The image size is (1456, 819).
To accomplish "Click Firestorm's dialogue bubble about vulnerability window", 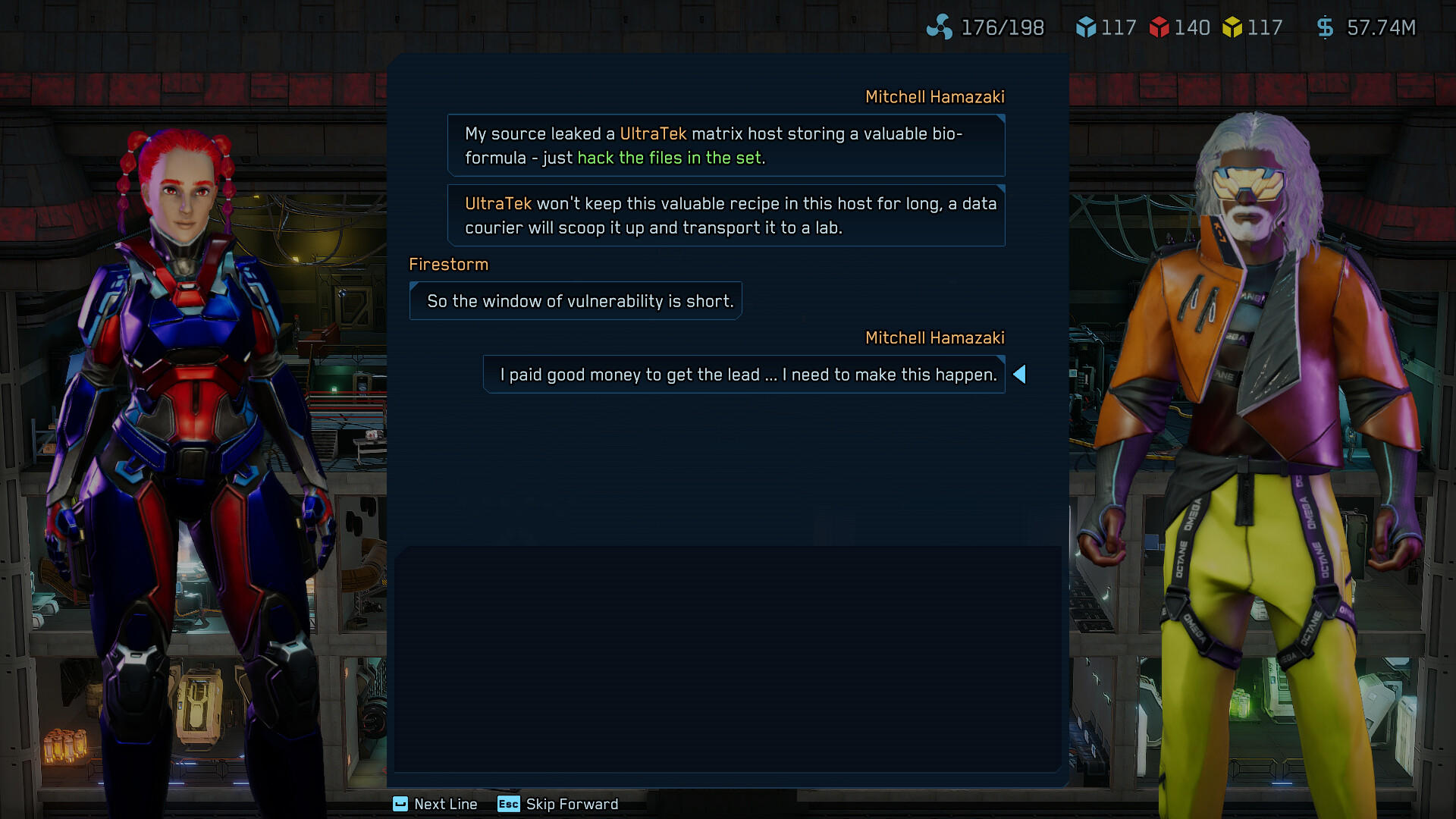I will [x=576, y=300].
